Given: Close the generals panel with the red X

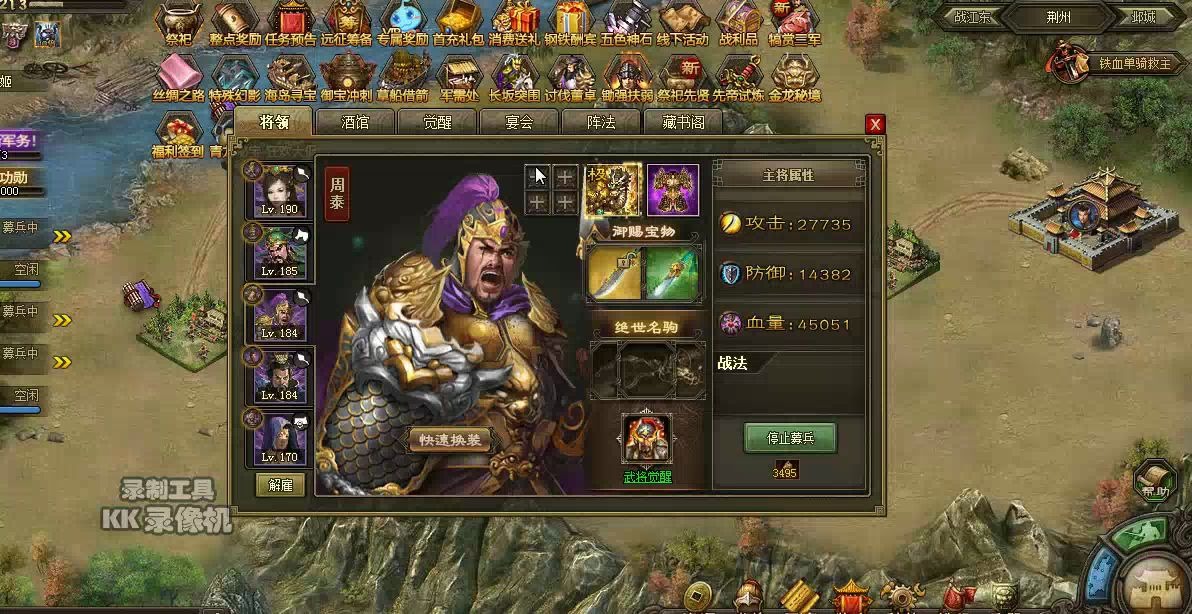Looking at the screenshot, I should click(875, 124).
